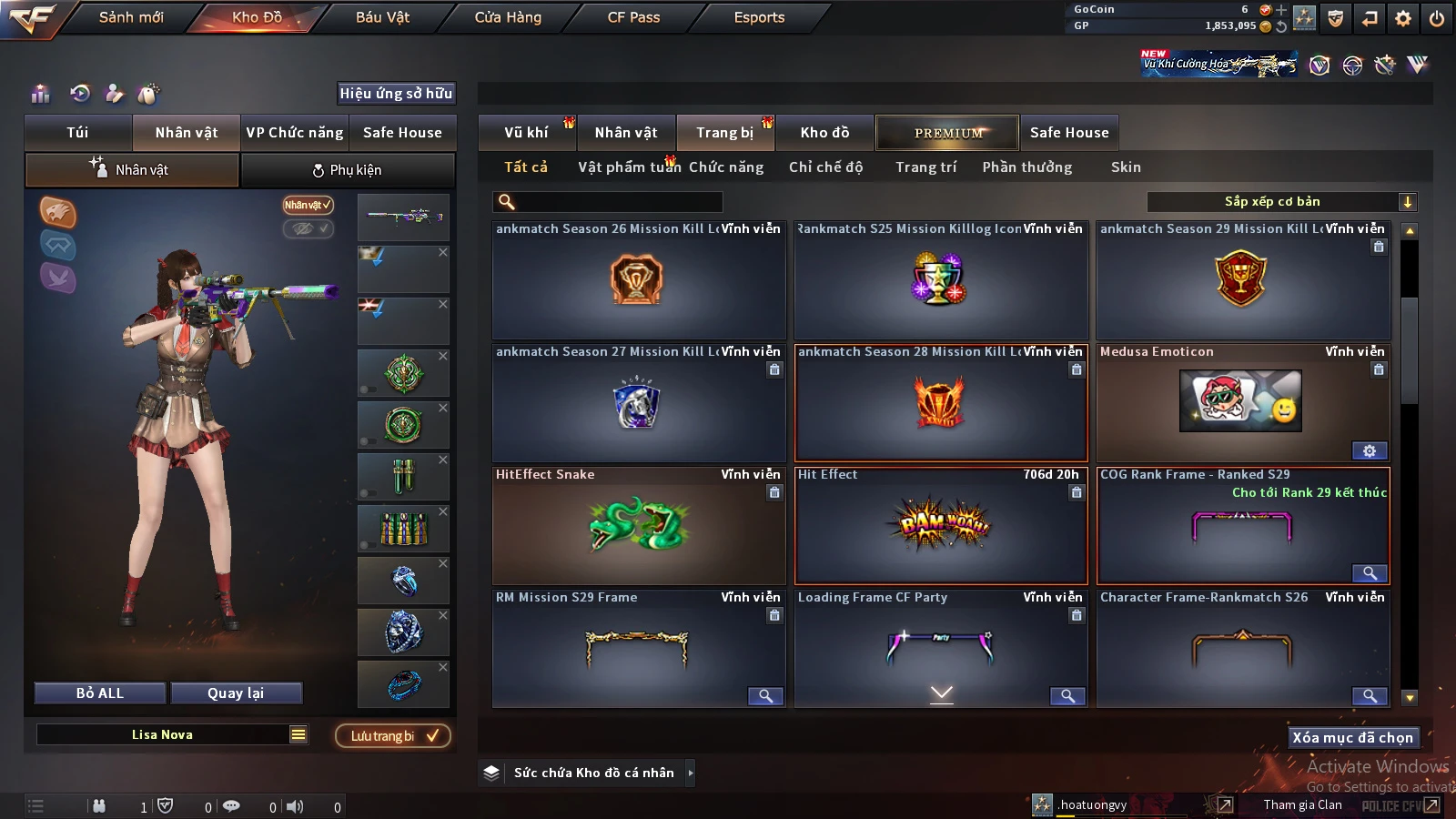
Task: Open the CF Pass menu
Action: pyautogui.click(x=633, y=17)
